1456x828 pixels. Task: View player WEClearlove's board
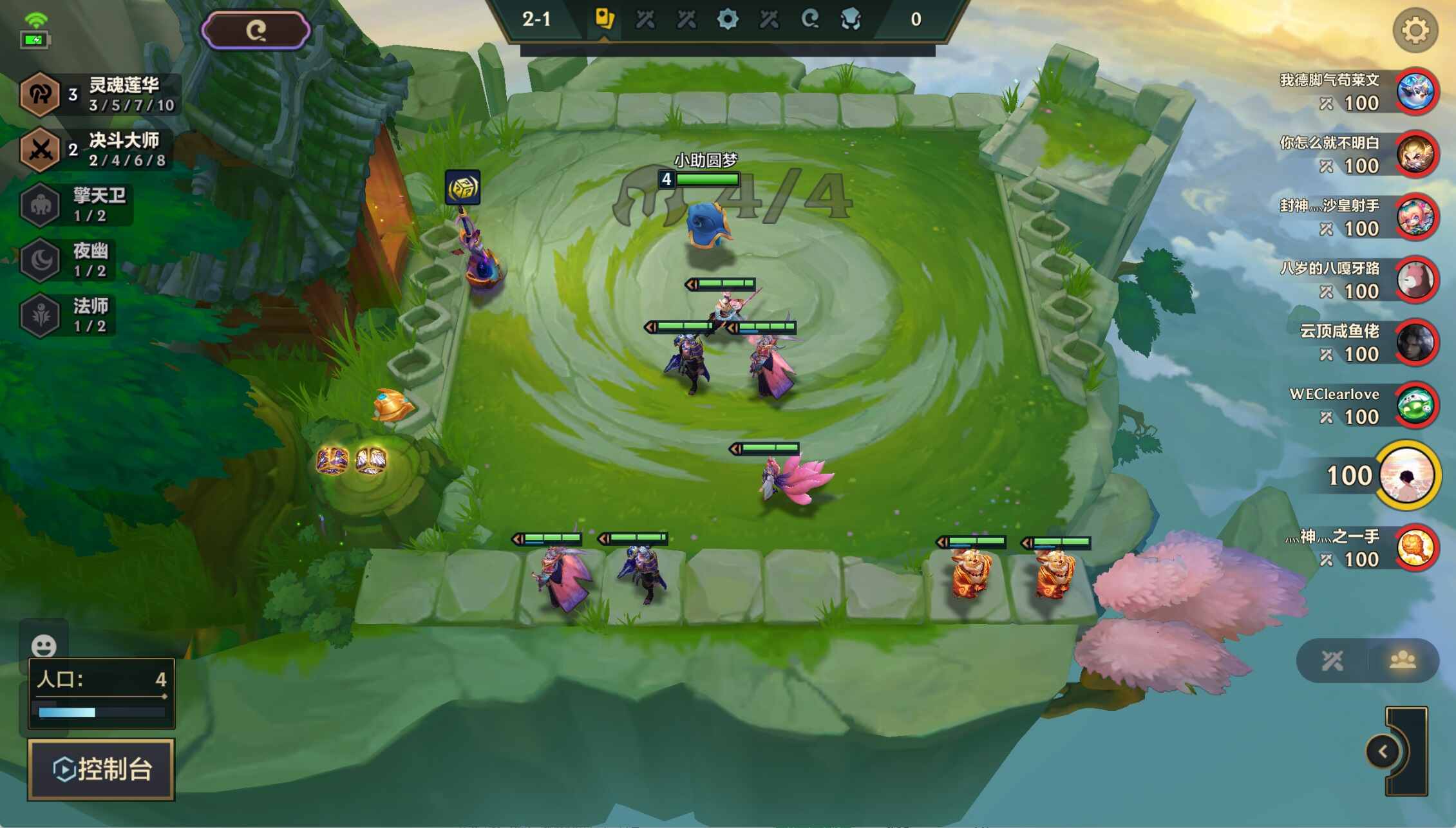tap(1415, 406)
